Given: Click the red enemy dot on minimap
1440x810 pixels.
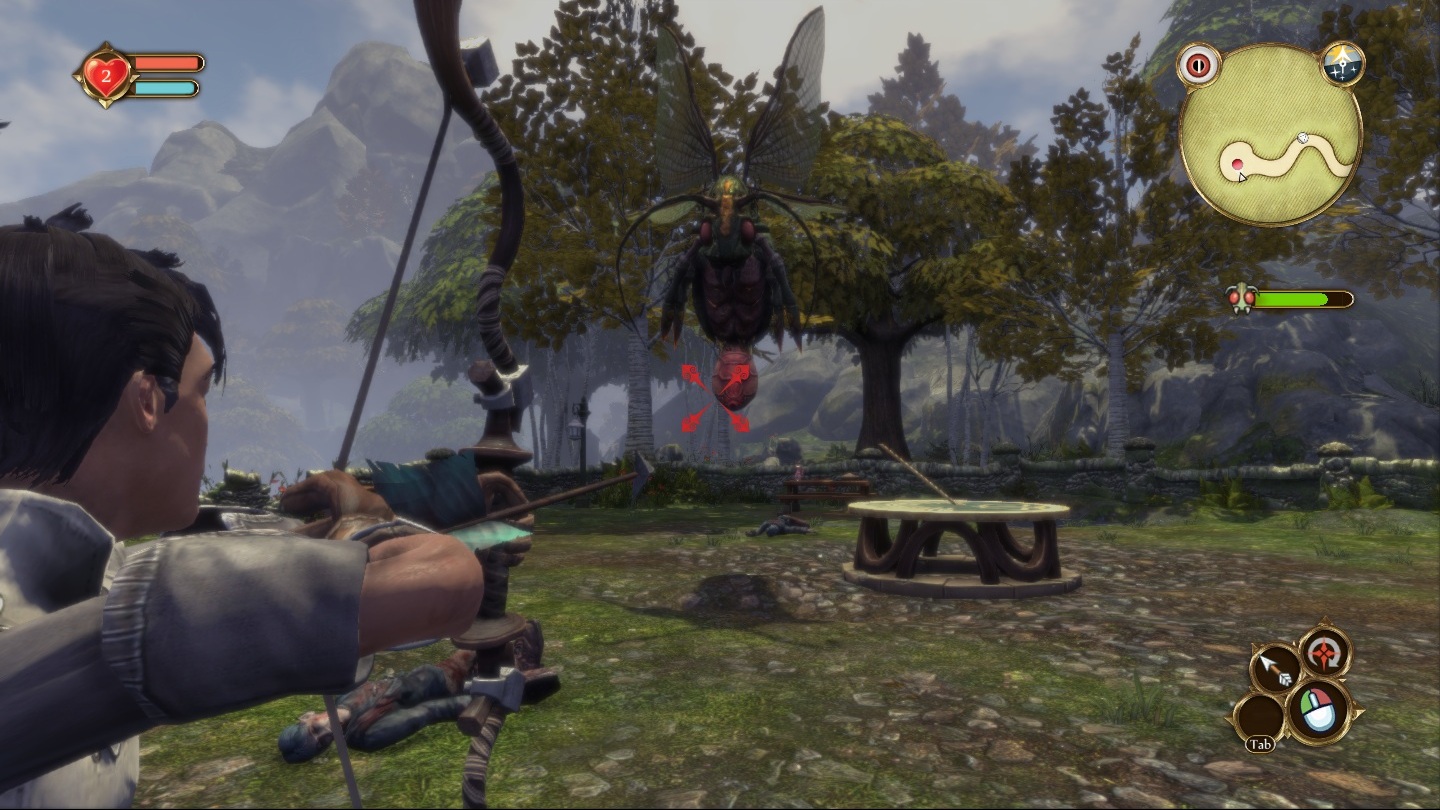Looking at the screenshot, I should [1237, 164].
